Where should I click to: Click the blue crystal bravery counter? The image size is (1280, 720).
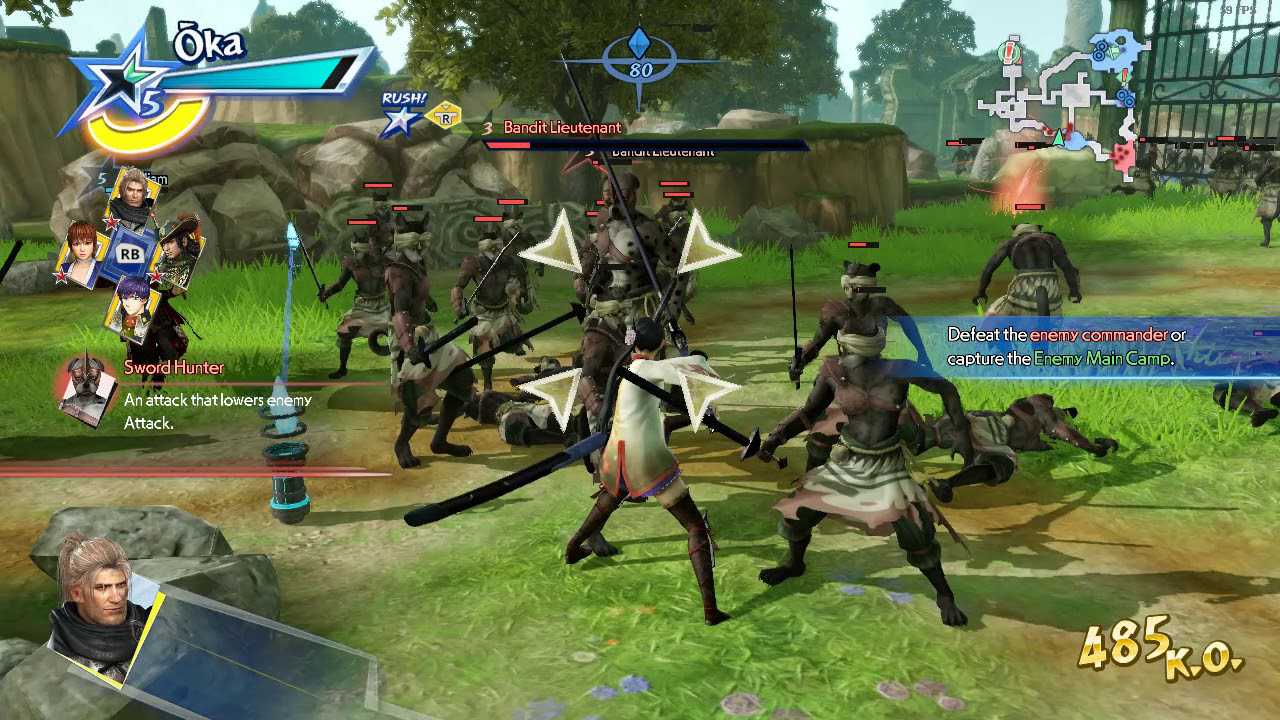pyautogui.click(x=640, y=55)
